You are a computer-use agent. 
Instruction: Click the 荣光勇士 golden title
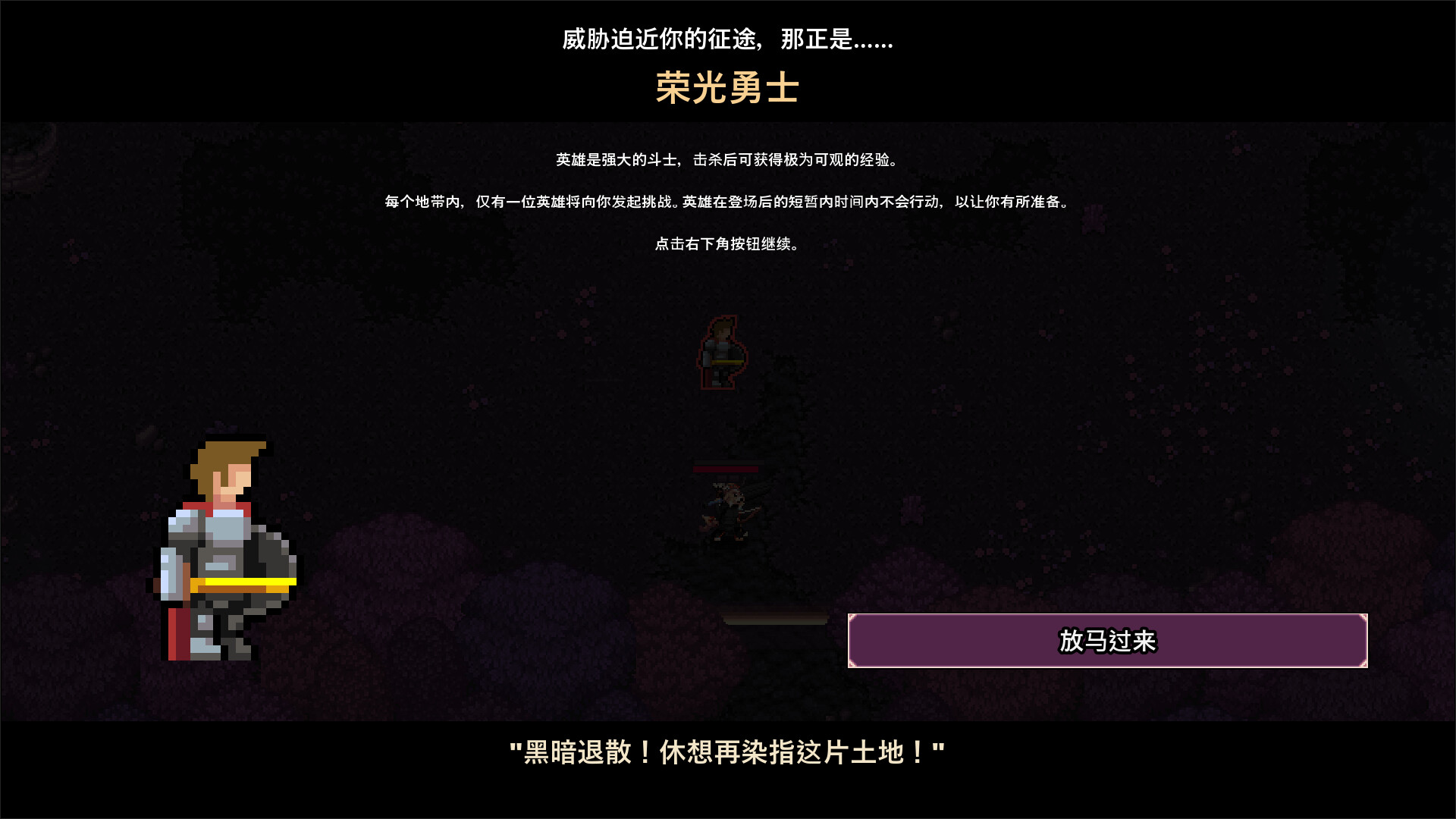(726, 89)
